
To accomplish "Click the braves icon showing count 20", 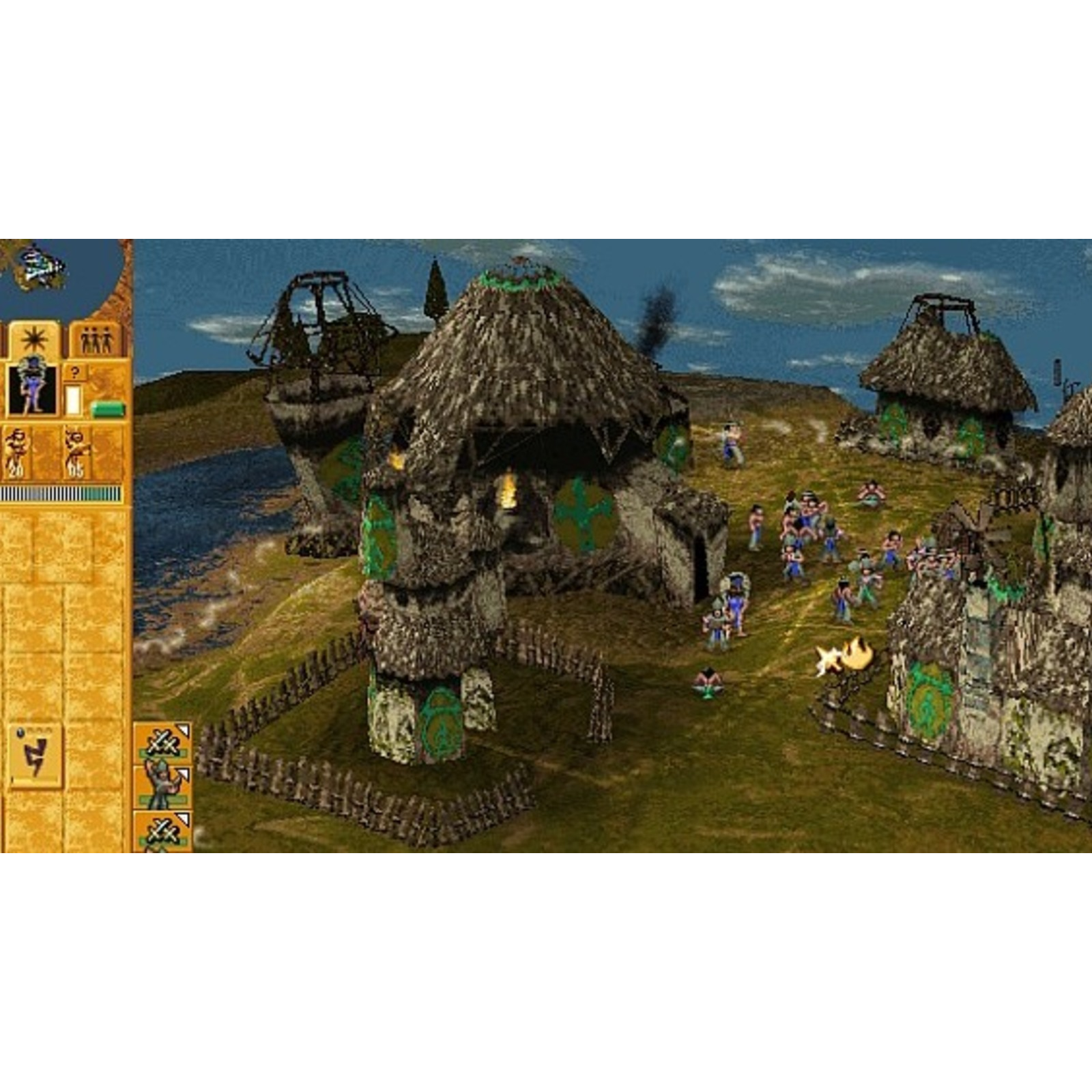I will pyautogui.click(x=18, y=450).
